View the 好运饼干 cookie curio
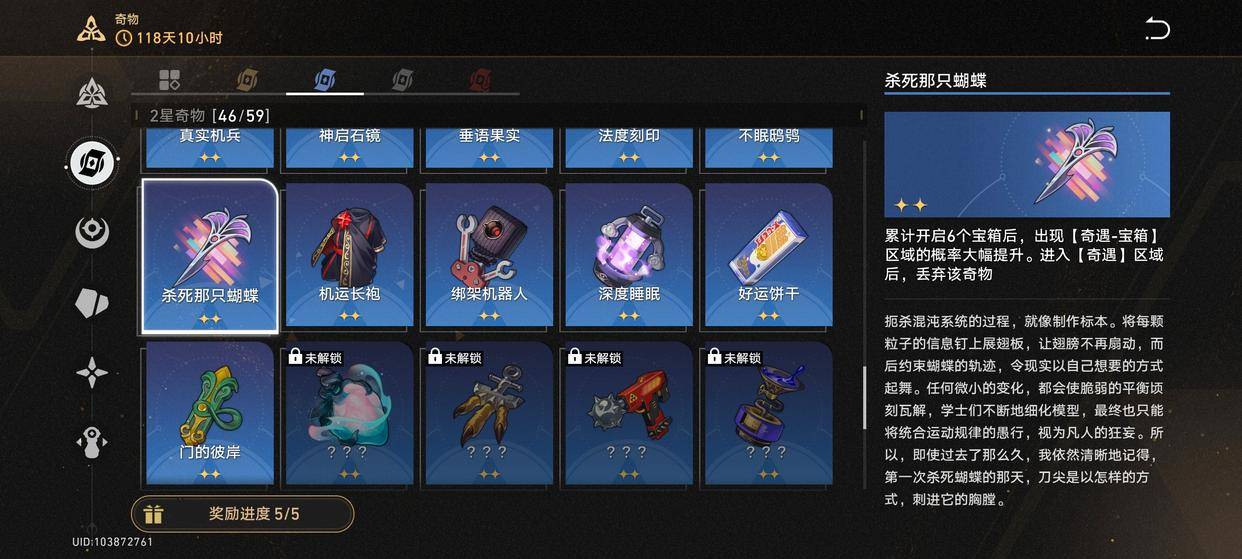 point(768,255)
